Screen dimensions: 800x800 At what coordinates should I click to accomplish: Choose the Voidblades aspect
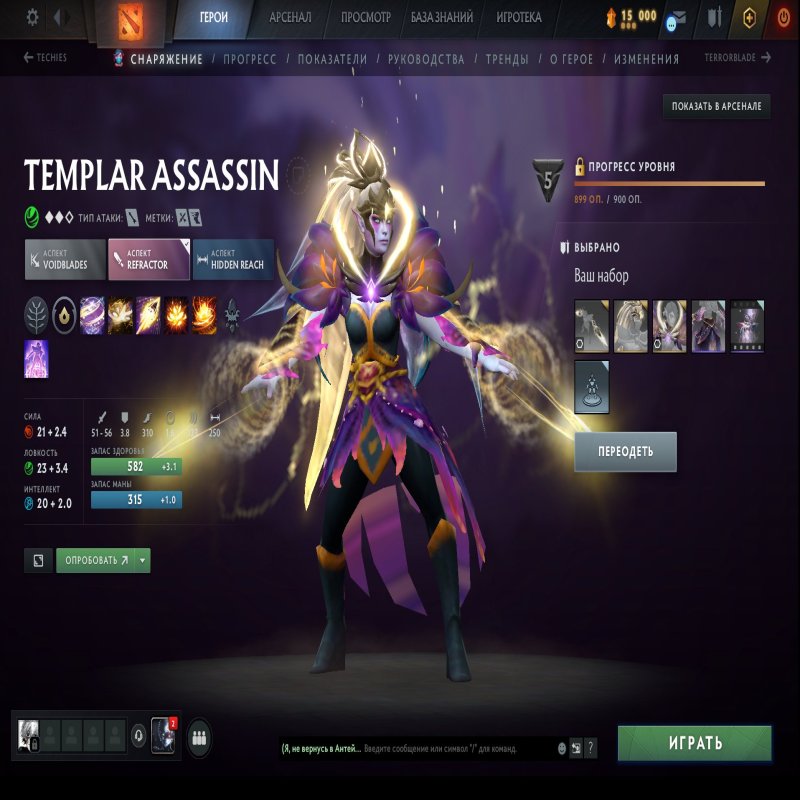[x=65, y=259]
